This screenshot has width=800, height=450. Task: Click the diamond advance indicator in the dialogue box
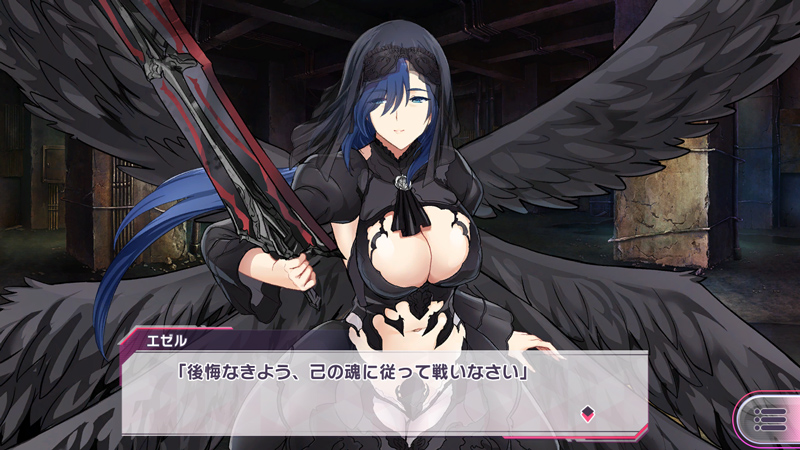click(587, 412)
